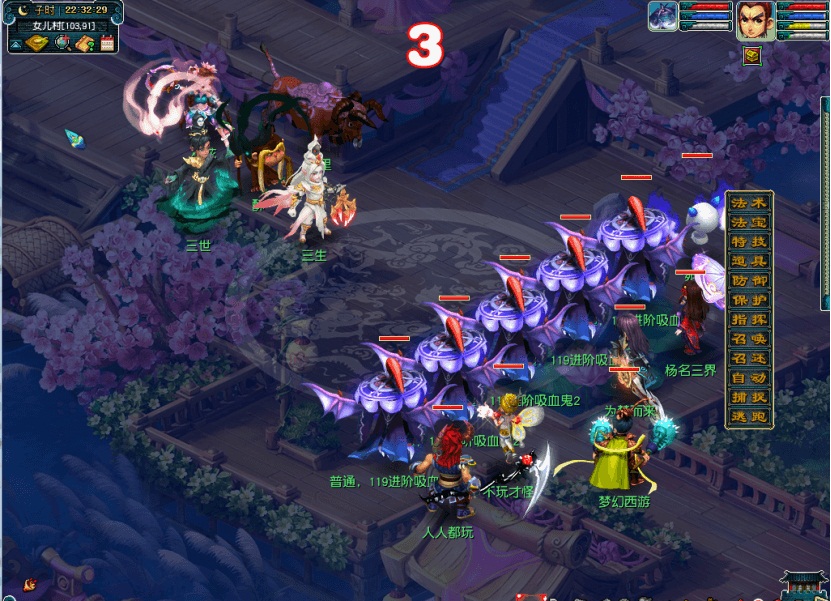Open the yellow treasure chest buff icon

coord(751,56)
